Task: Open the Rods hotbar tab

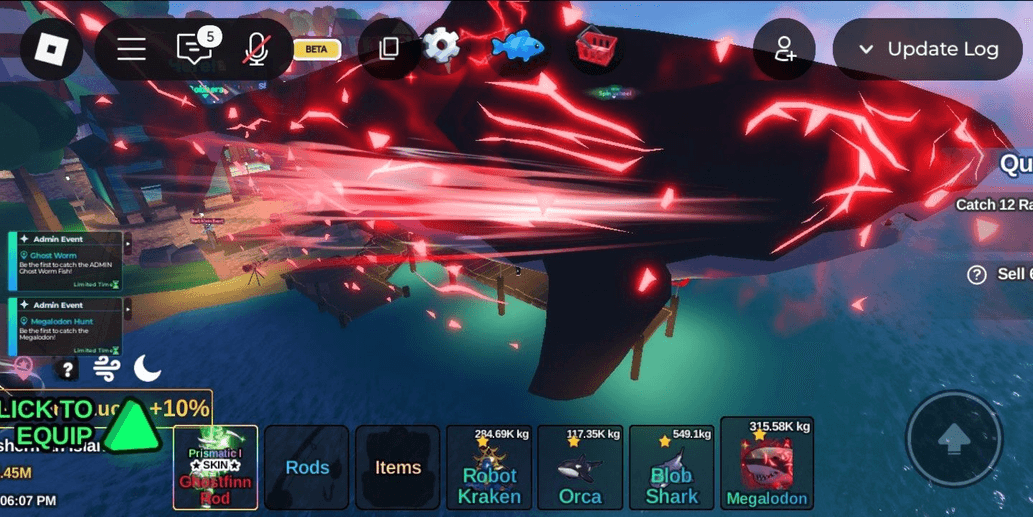Action: 307,467
